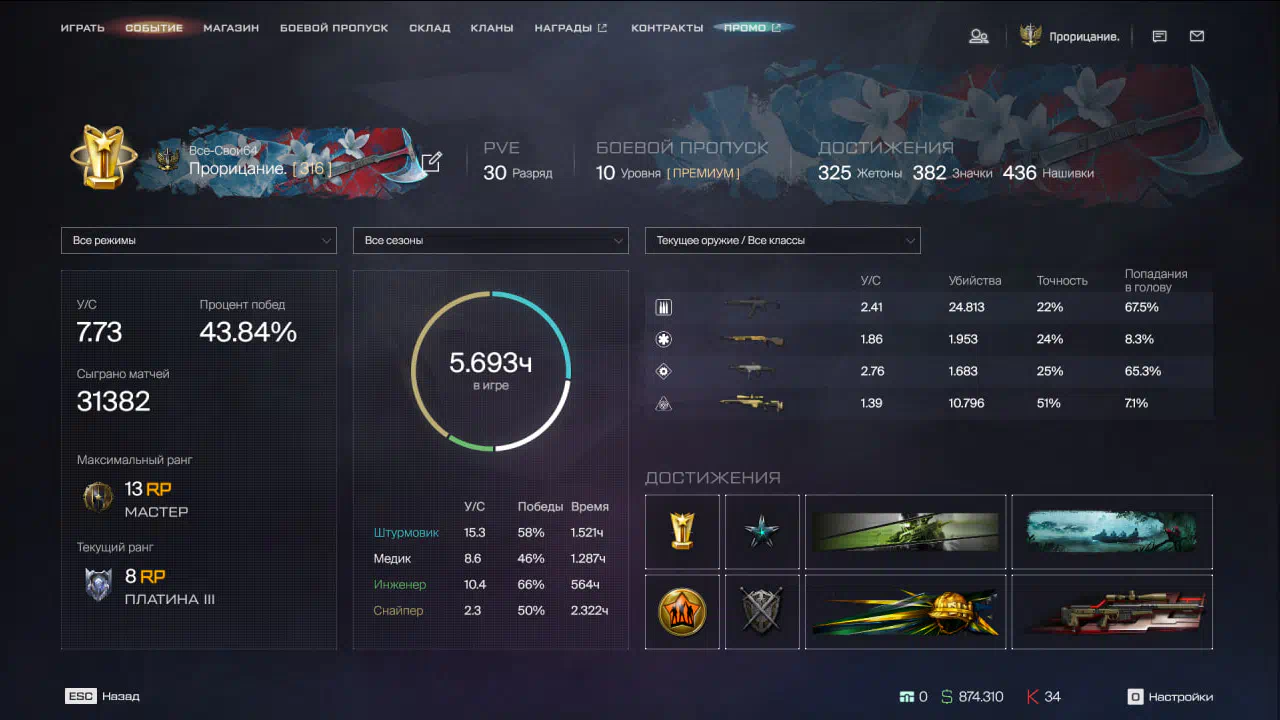1280x720 pixels.
Task: Open the МАГАЗИН shop tab
Action: pos(231,28)
